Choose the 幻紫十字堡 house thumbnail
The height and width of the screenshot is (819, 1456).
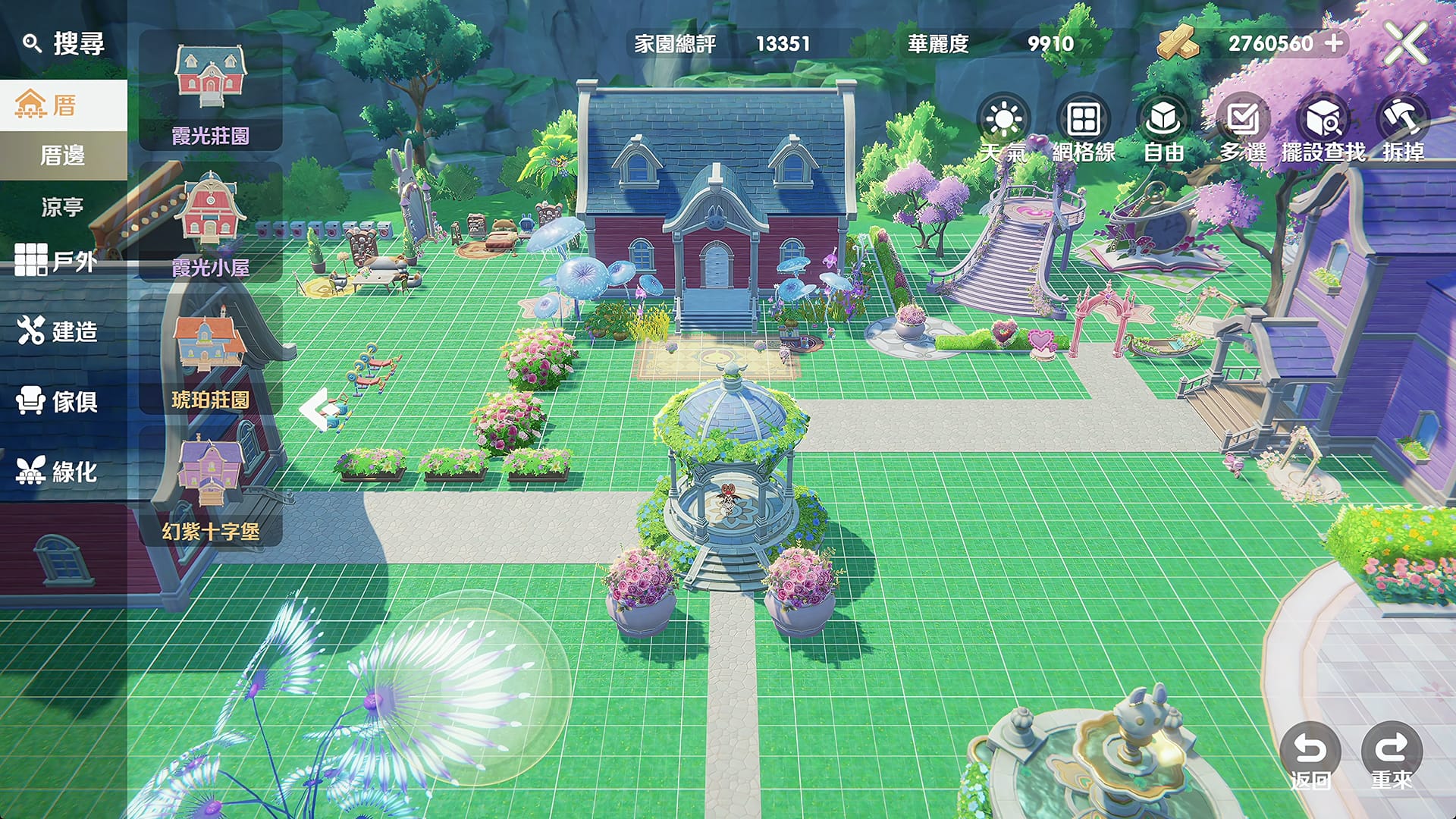tap(210, 486)
